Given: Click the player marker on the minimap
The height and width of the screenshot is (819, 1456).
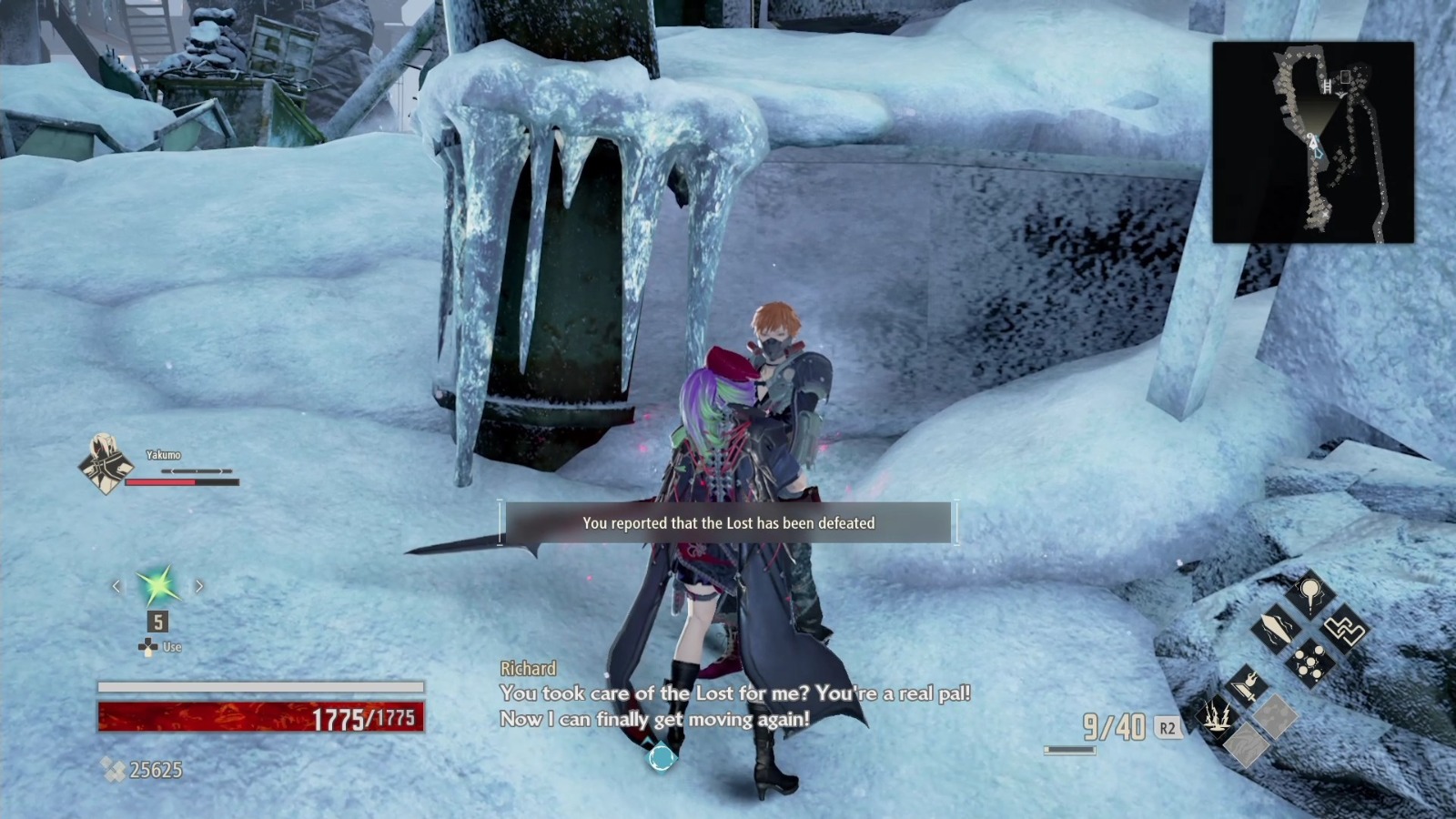Looking at the screenshot, I should 1311,140.
